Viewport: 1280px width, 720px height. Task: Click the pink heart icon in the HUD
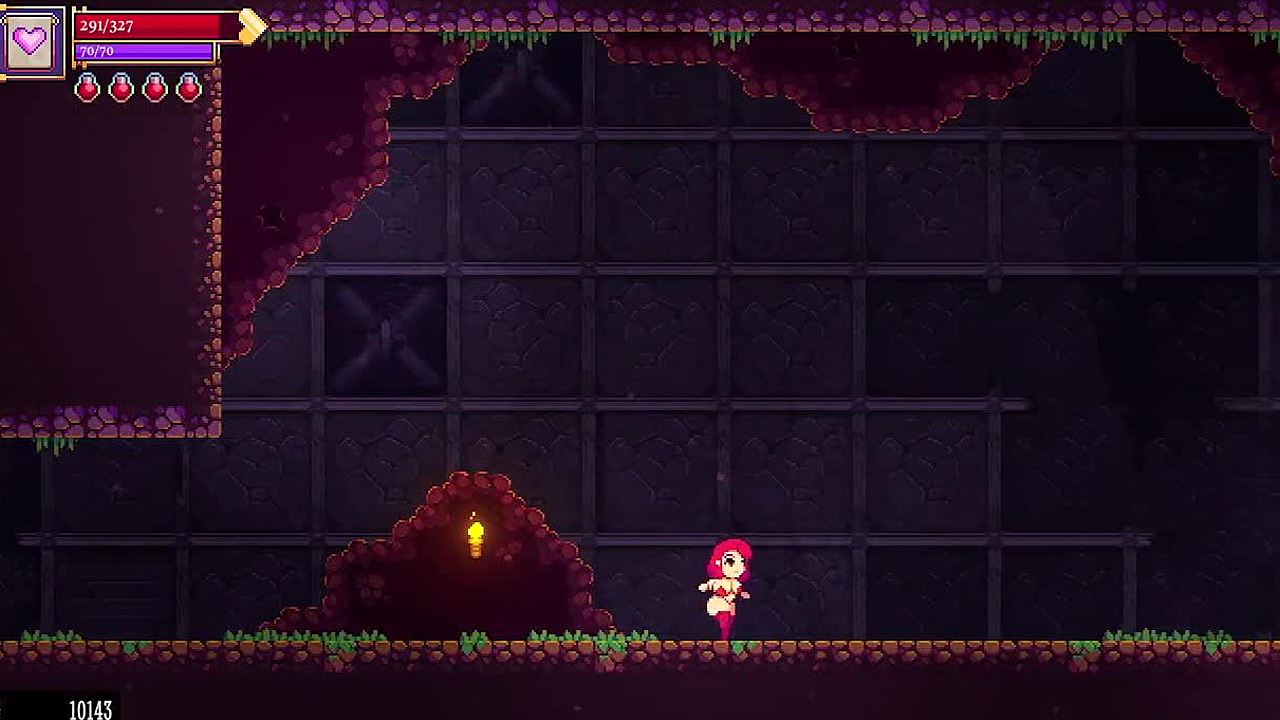click(31, 42)
